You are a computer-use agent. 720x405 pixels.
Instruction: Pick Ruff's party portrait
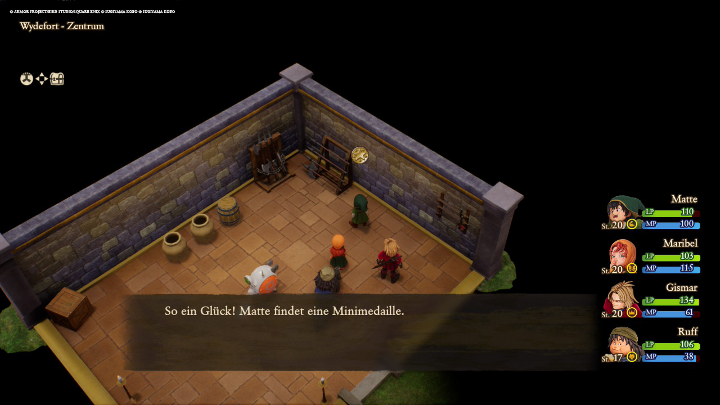[x=621, y=342]
